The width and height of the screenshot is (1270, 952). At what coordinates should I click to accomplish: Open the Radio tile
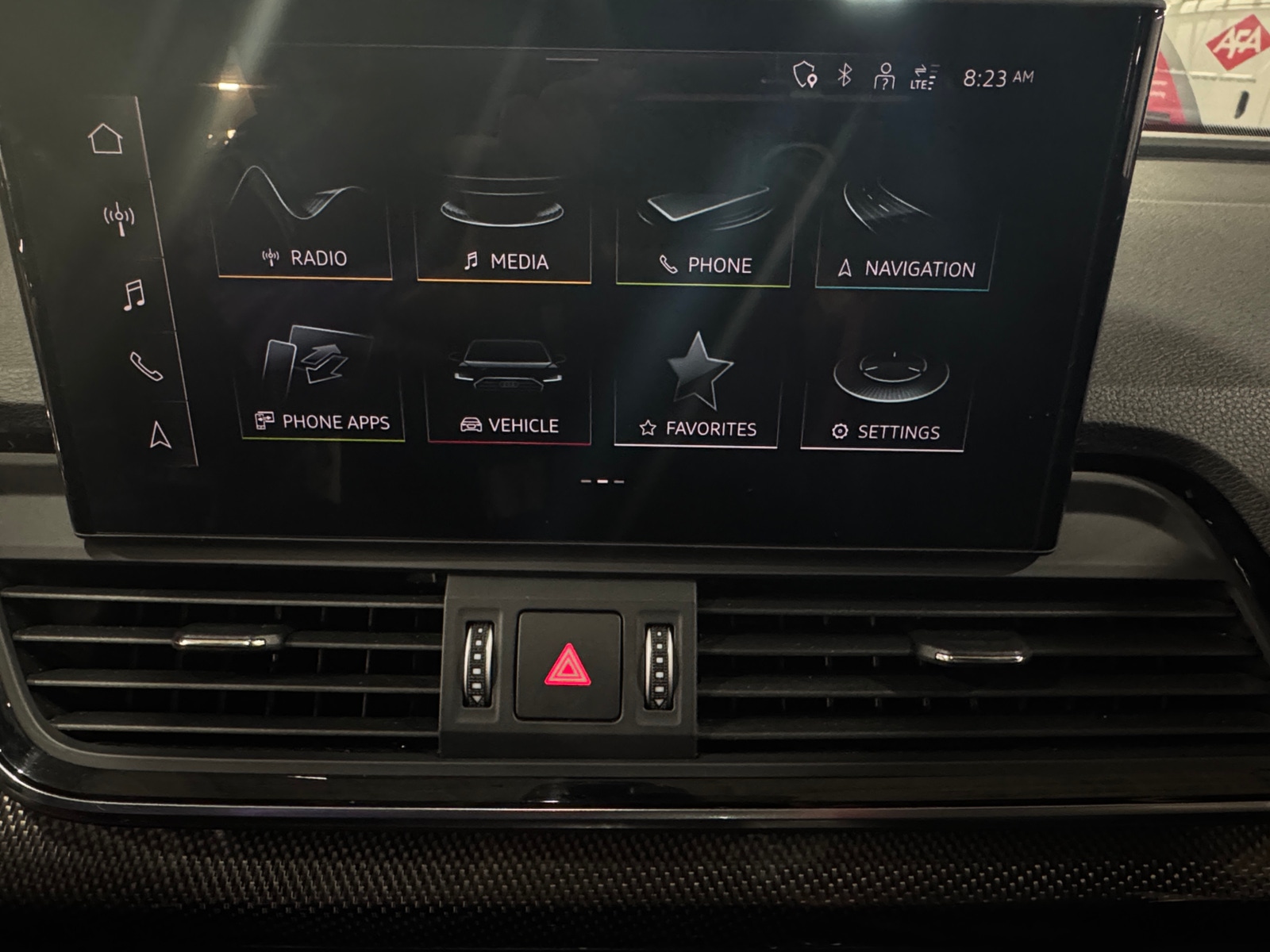304,225
